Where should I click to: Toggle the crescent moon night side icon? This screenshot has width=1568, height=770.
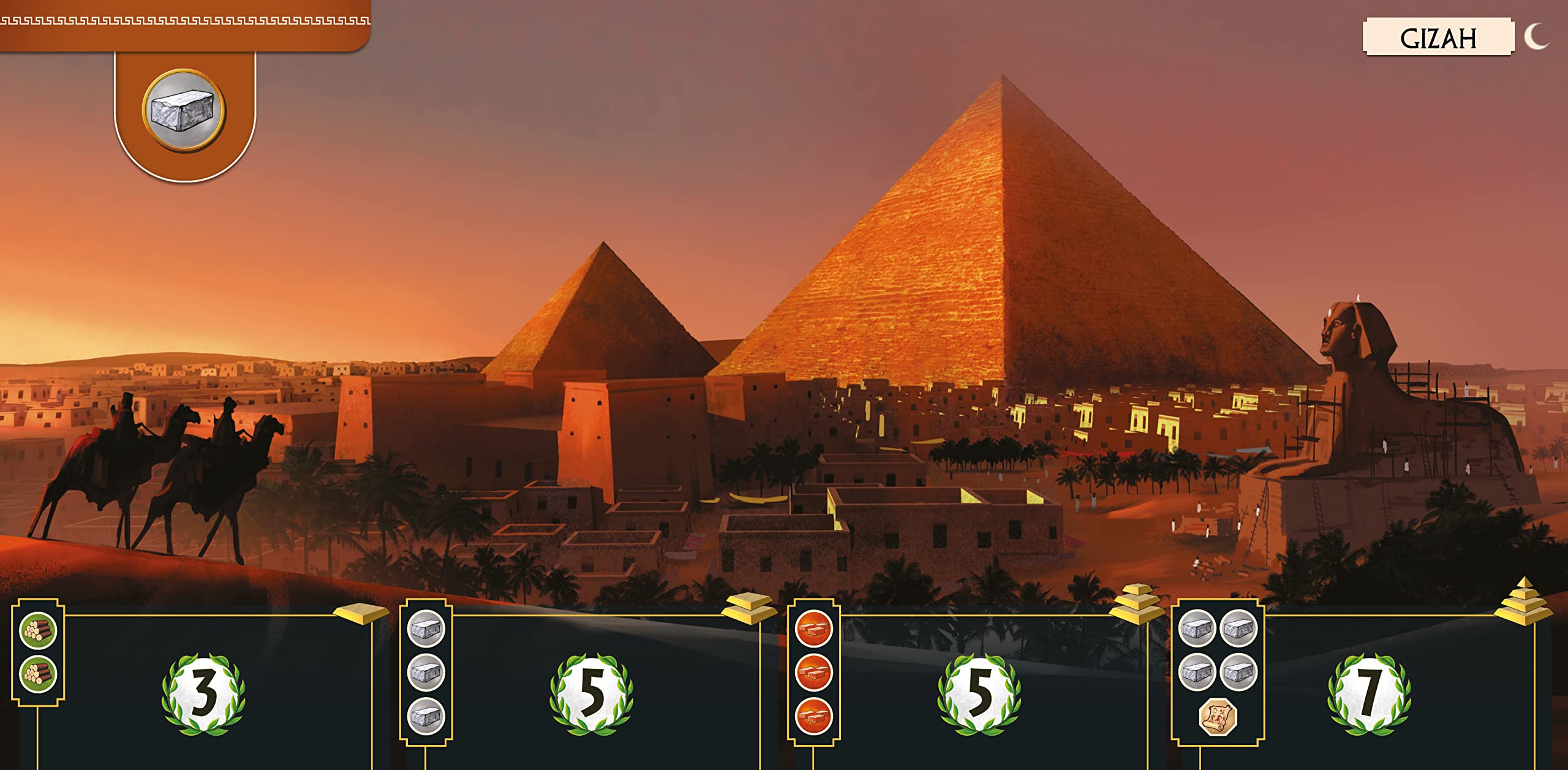[x=1536, y=37]
